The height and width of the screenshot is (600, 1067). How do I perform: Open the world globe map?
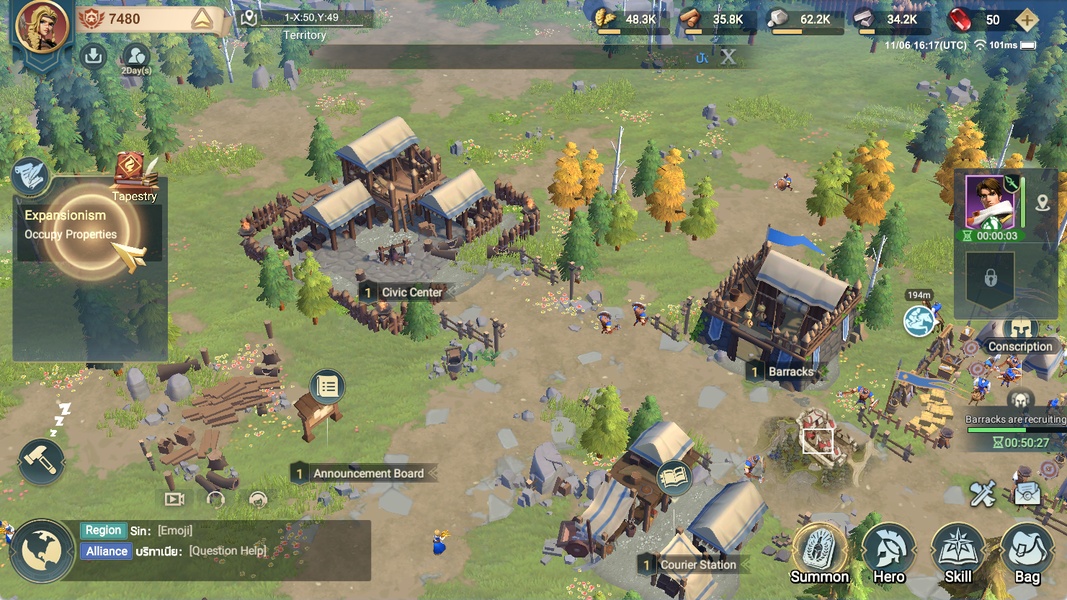pyautogui.click(x=42, y=550)
